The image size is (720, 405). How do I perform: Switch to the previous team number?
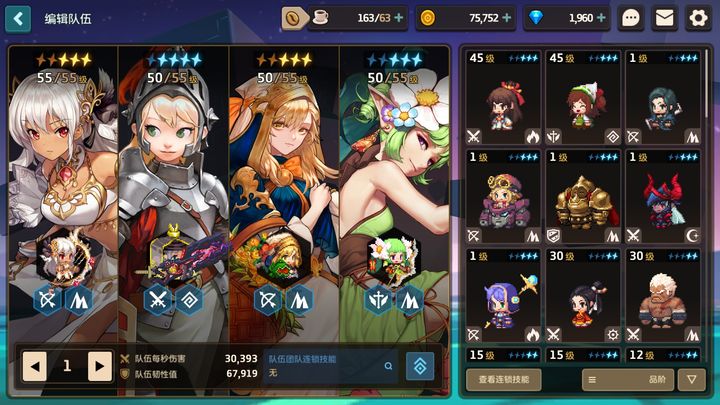(35, 366)
